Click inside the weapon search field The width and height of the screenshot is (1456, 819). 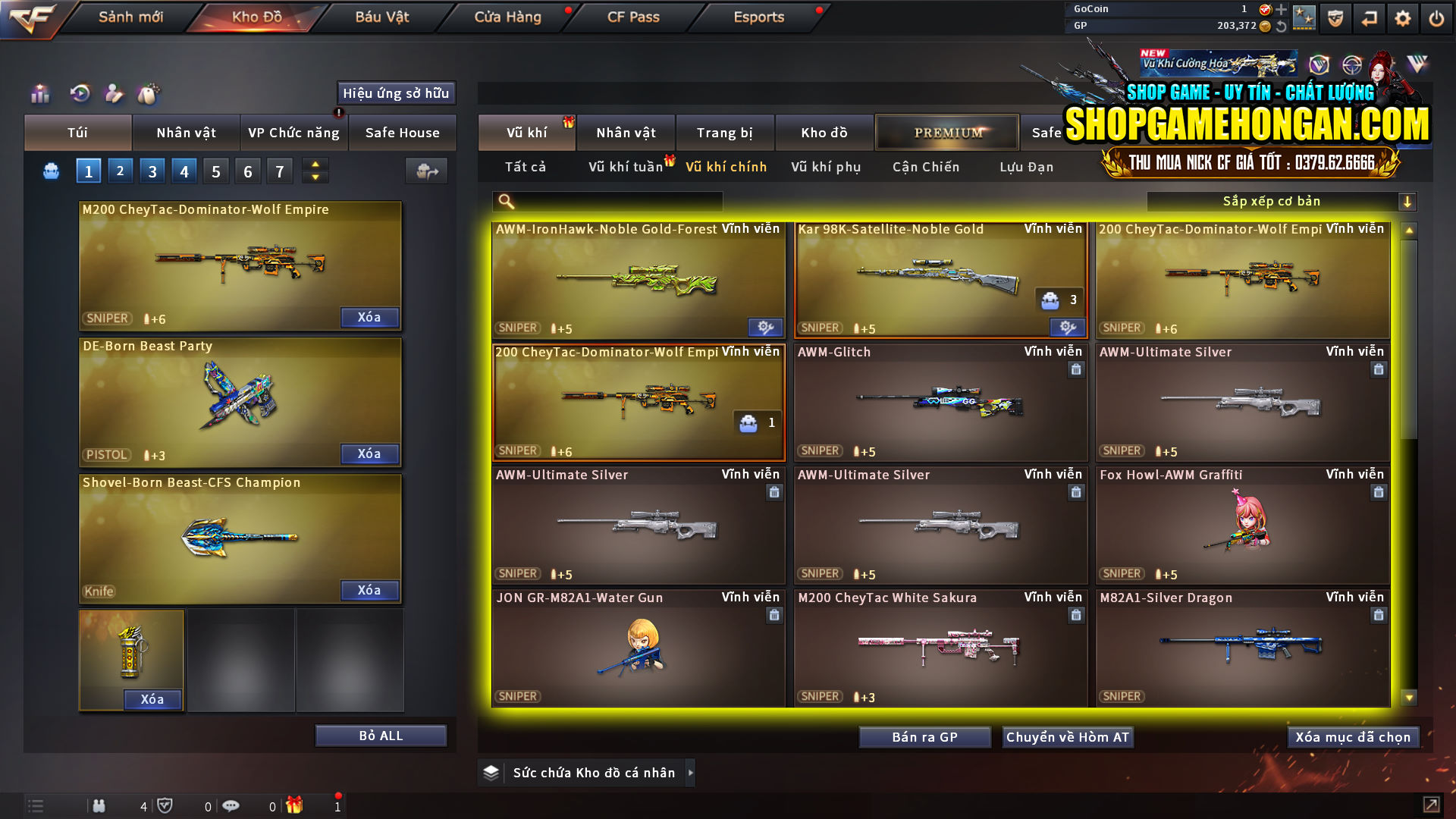pyautogui.click(x=607, y=201)
